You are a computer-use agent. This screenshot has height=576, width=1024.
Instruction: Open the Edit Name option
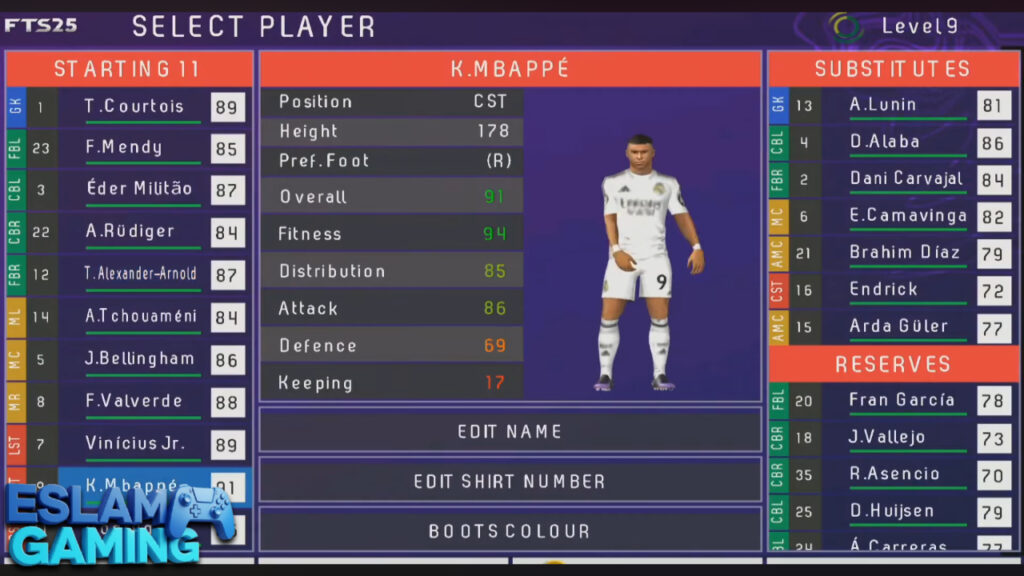tap(510, 431)
